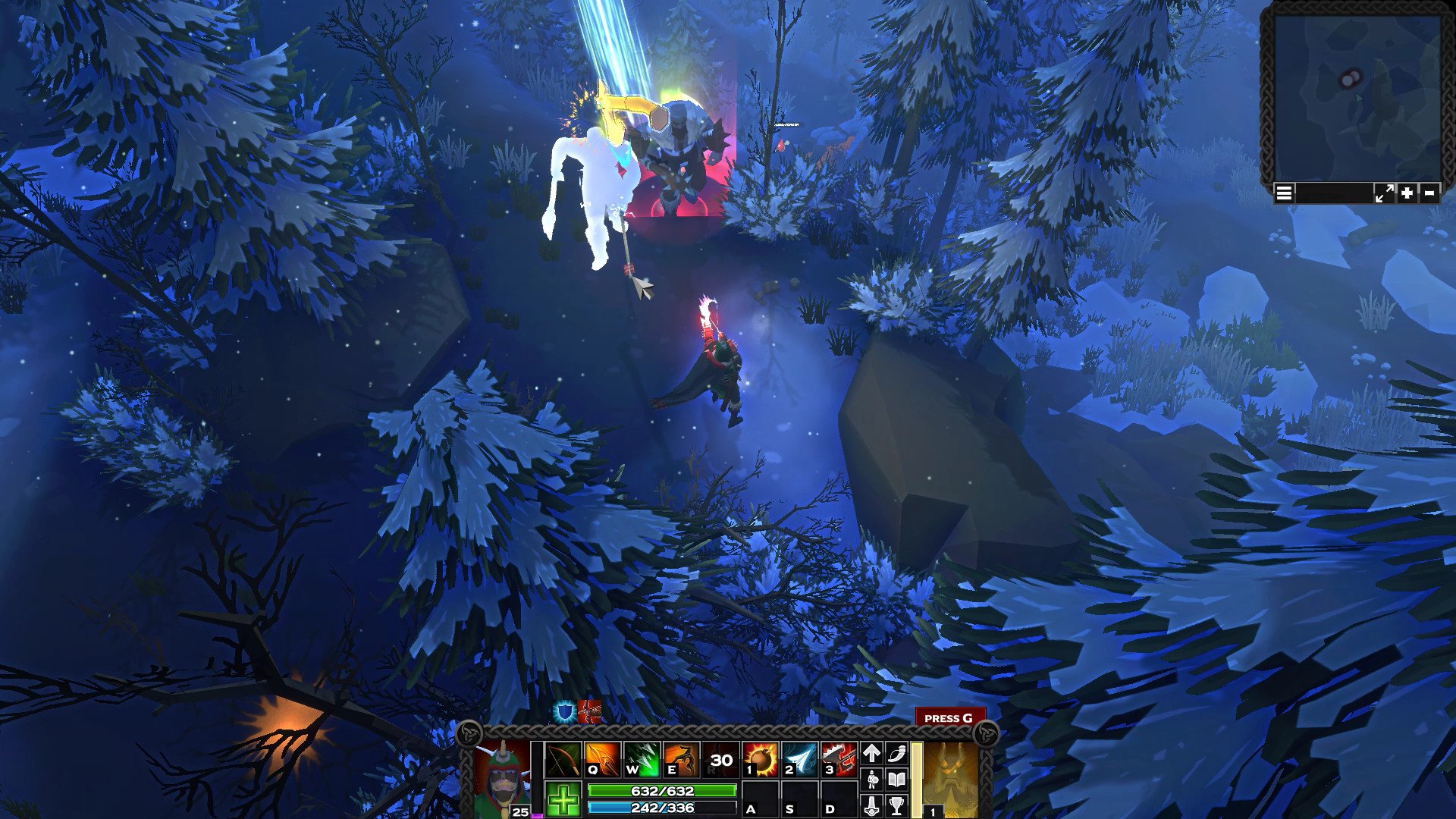Open the trophy achievements button
The height and width of the screenshot is (819, 1456).
click(896, 805)
